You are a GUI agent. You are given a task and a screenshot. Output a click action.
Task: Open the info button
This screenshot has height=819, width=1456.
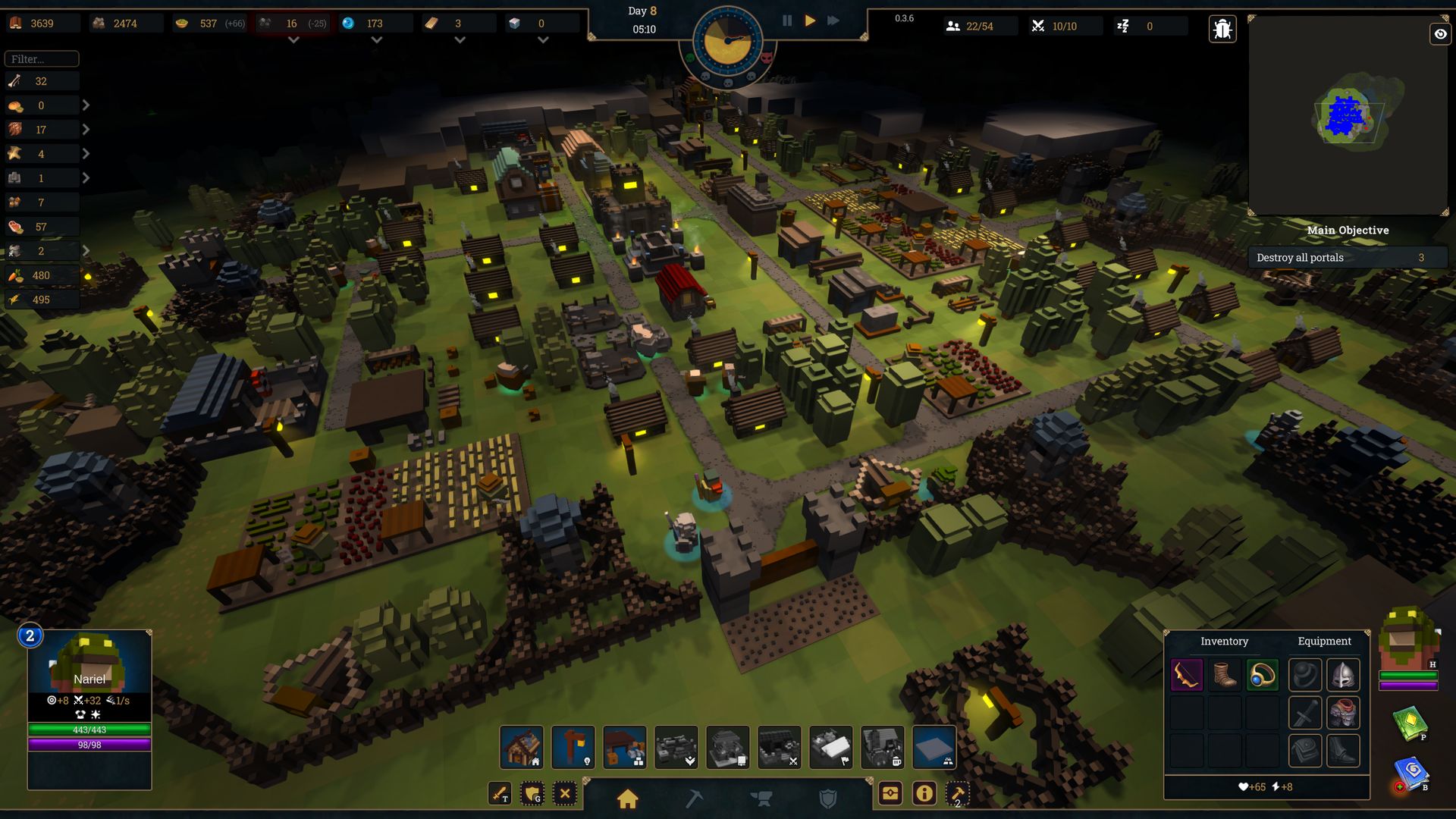click(x=924, y=794)
